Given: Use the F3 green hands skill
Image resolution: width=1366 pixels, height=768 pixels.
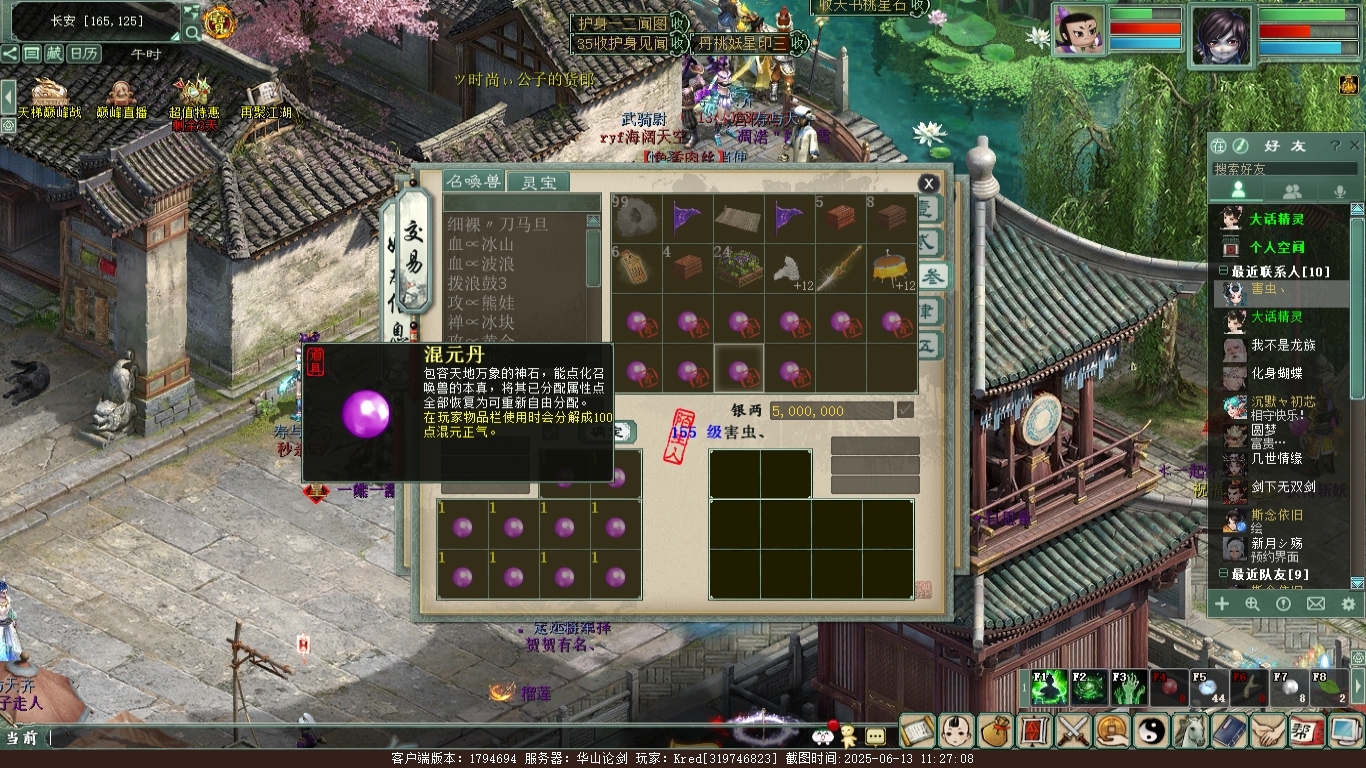Looking at the screenshot, I should [x=1130, y=689].
